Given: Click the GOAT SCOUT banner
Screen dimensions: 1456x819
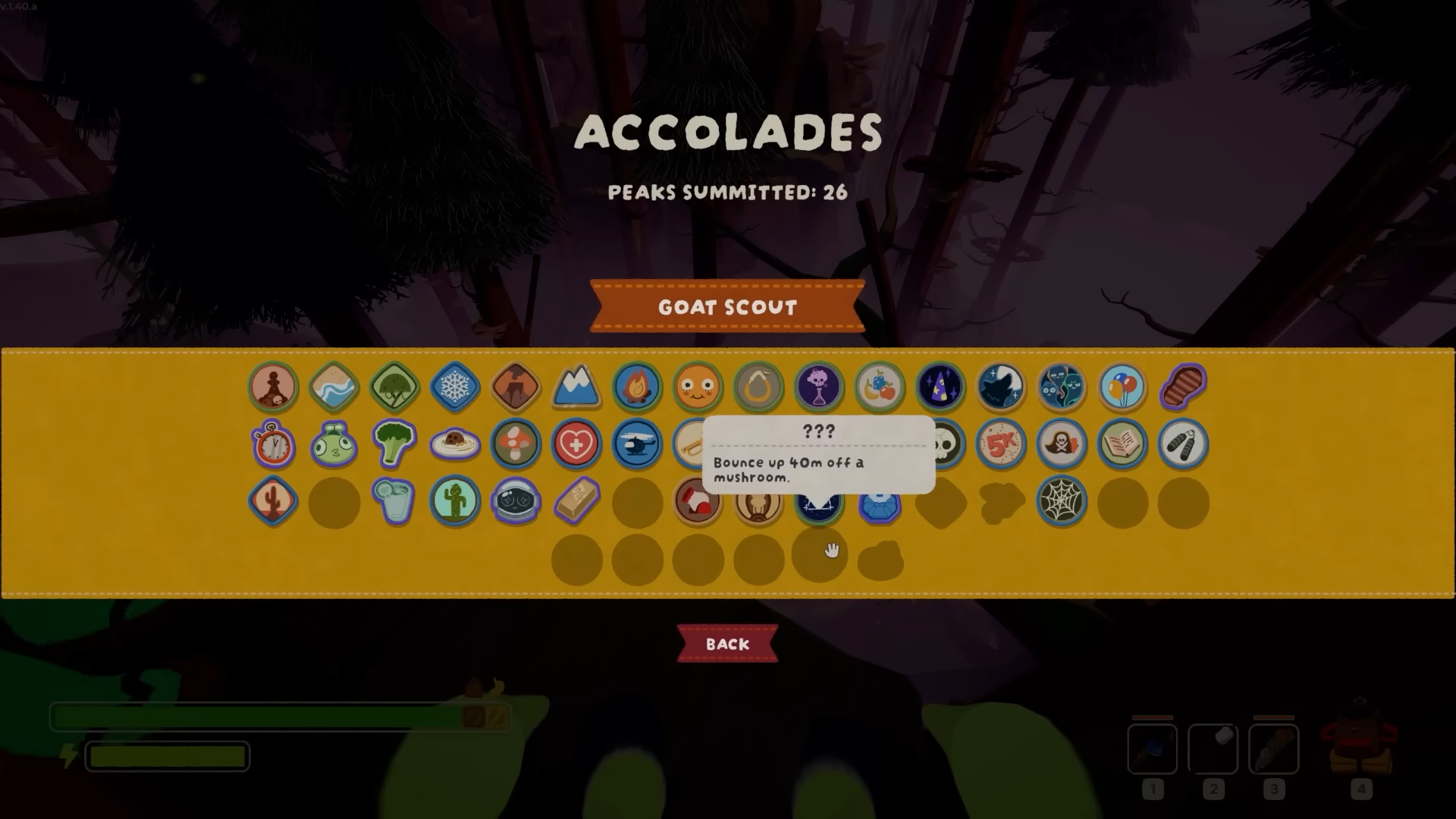Looking at the screenshot, I should (x=726, y=307).
